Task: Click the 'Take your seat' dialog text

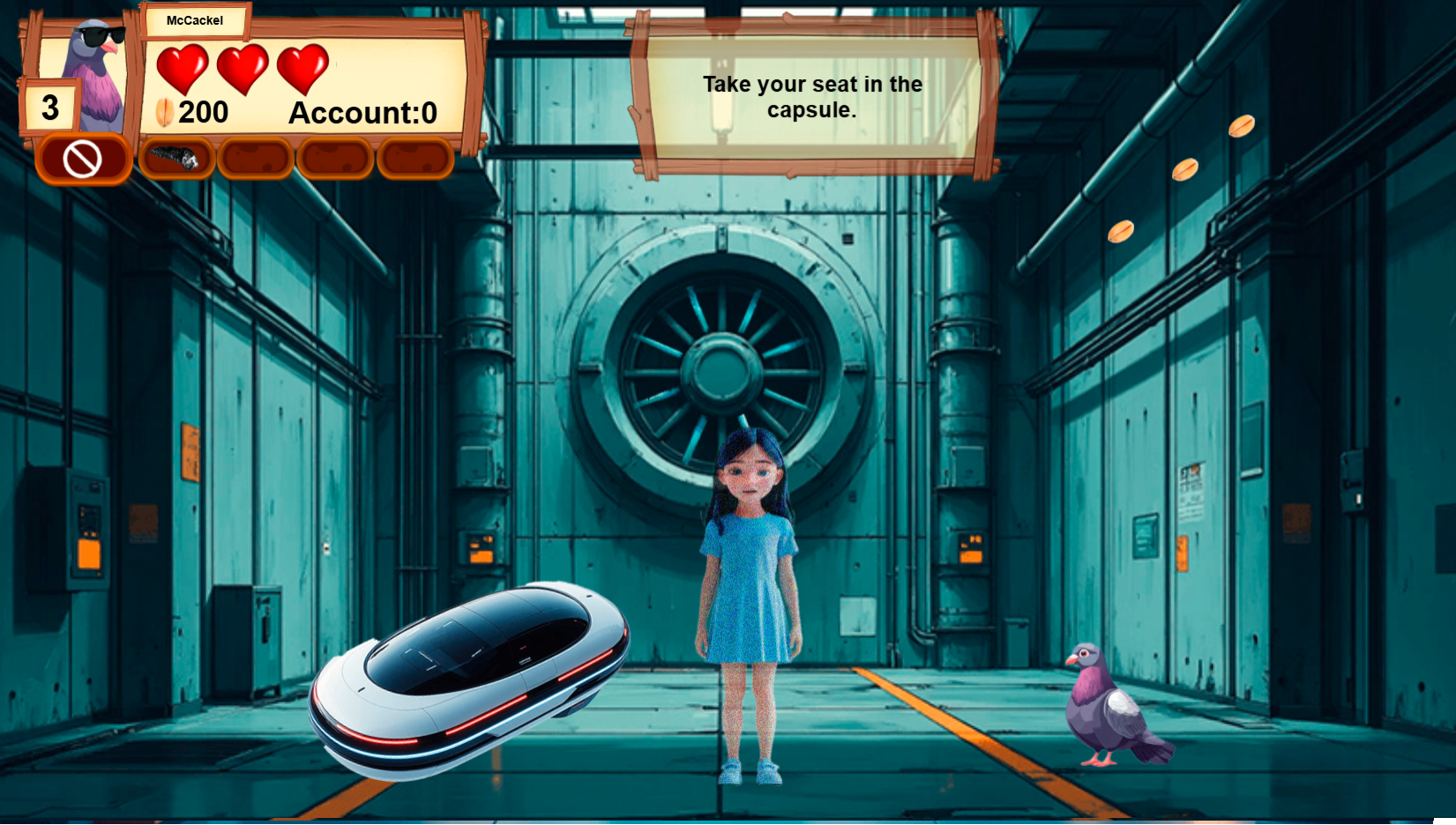Action: (x=811, y=97)
